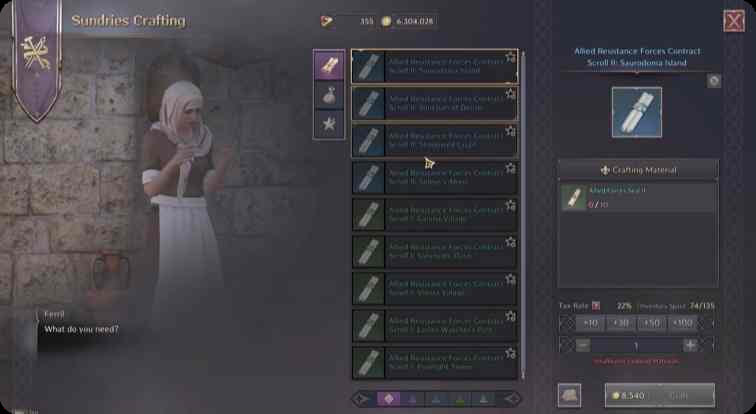
Task: Select the Saurodoma Island contract scroll recipe
Action: click(x=434, y=66)
